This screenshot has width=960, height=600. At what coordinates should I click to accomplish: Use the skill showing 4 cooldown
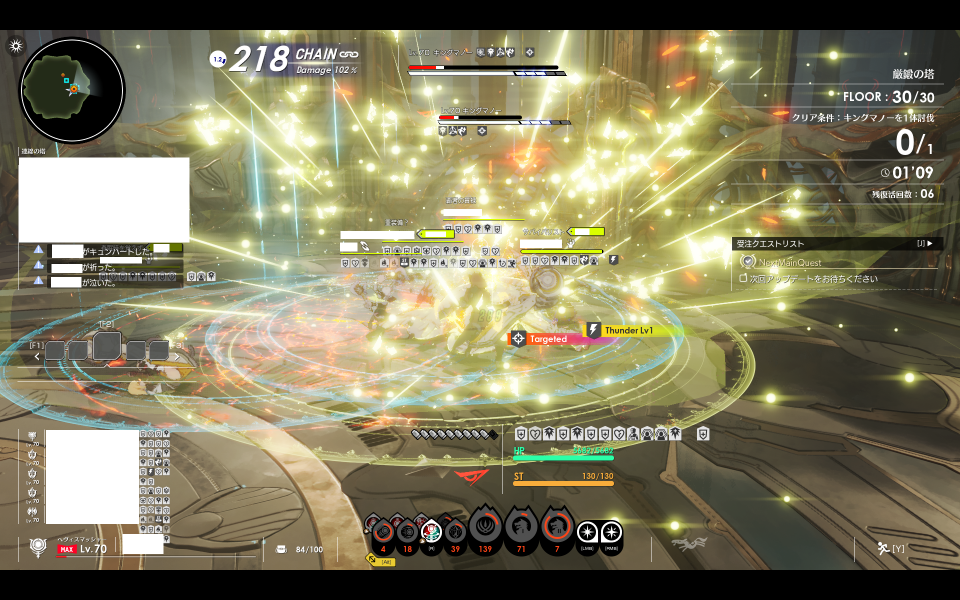point(382,531)
